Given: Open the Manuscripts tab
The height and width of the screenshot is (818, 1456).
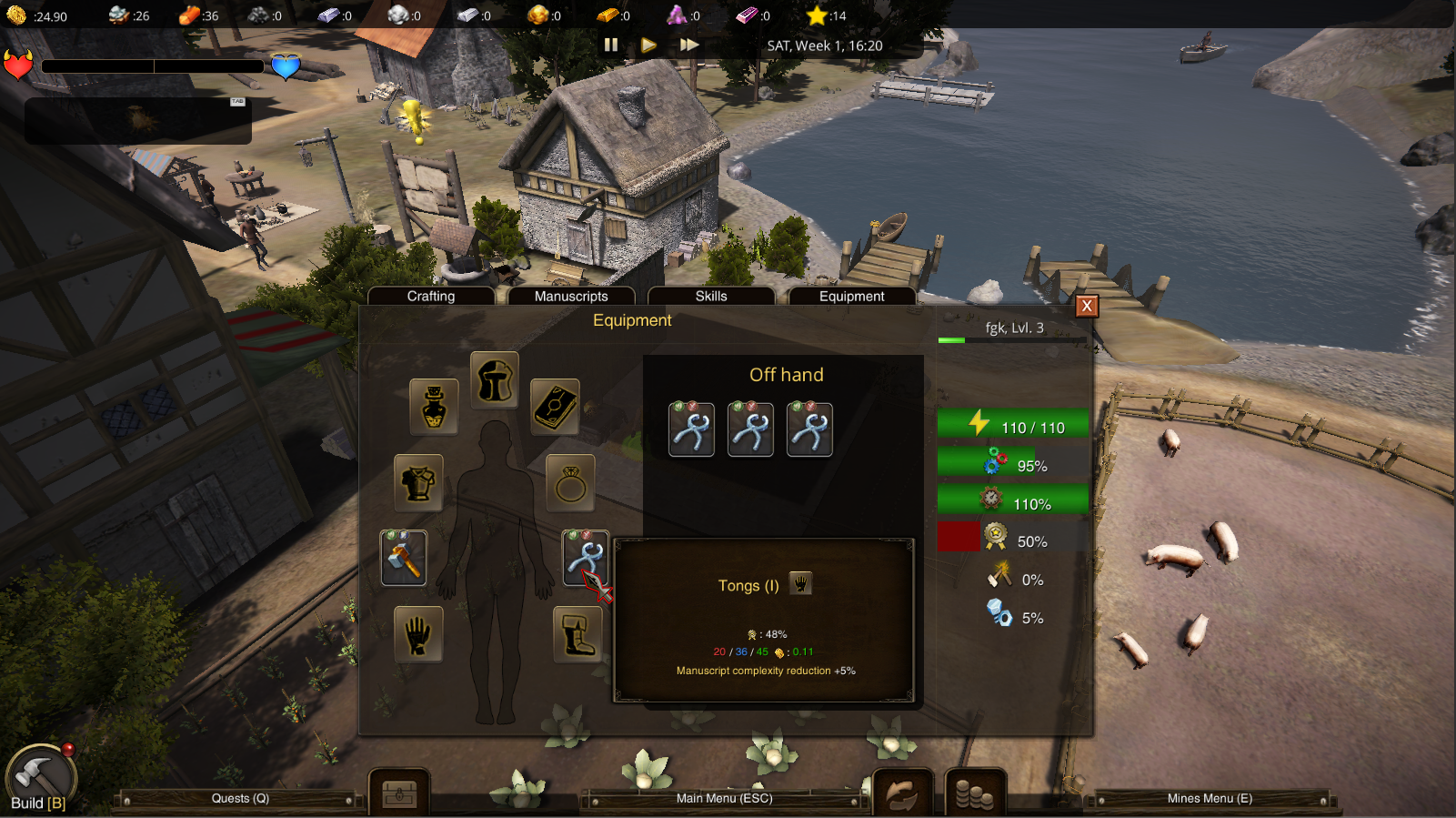Looking at the screenshot, I should click(x=571, y=296).
